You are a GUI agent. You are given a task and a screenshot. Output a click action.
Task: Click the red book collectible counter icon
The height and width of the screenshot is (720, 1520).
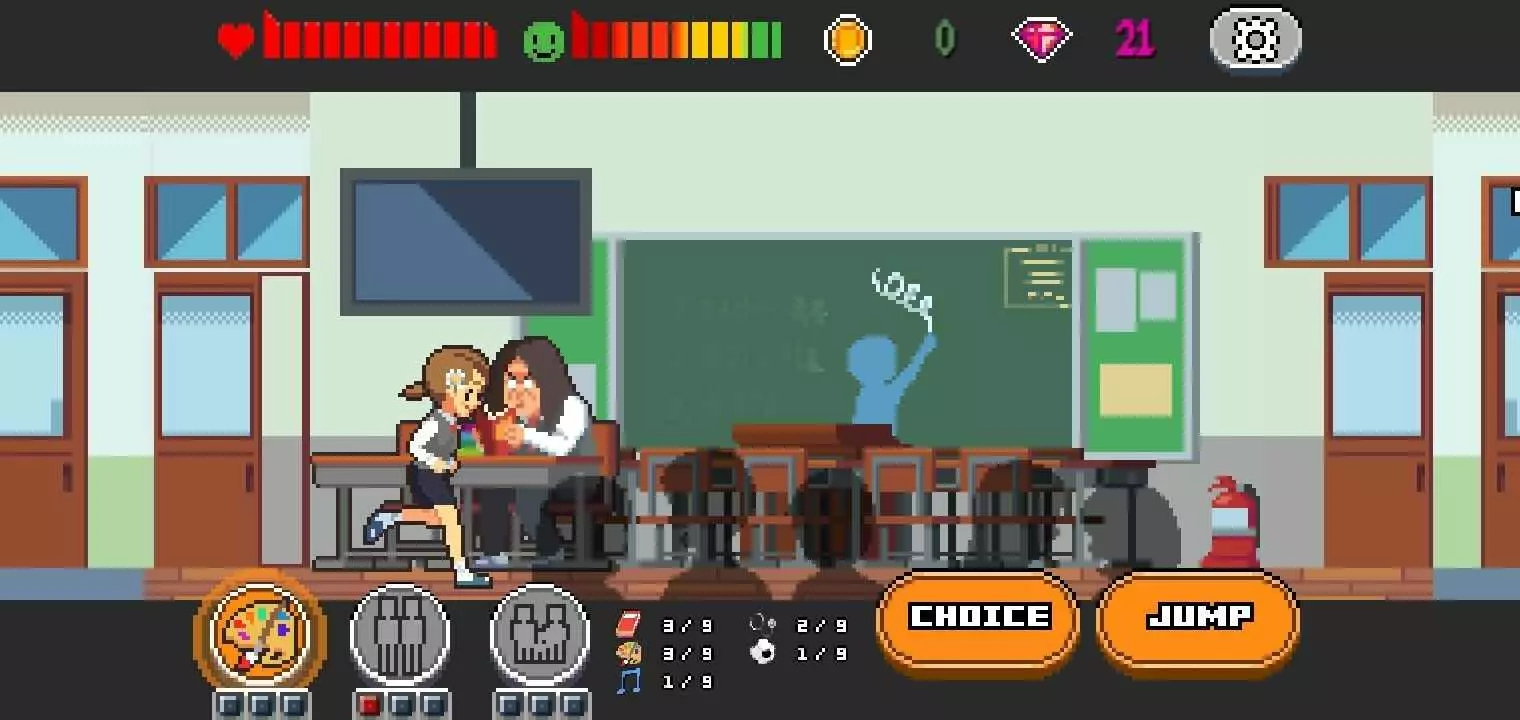[x=630, y=622]
